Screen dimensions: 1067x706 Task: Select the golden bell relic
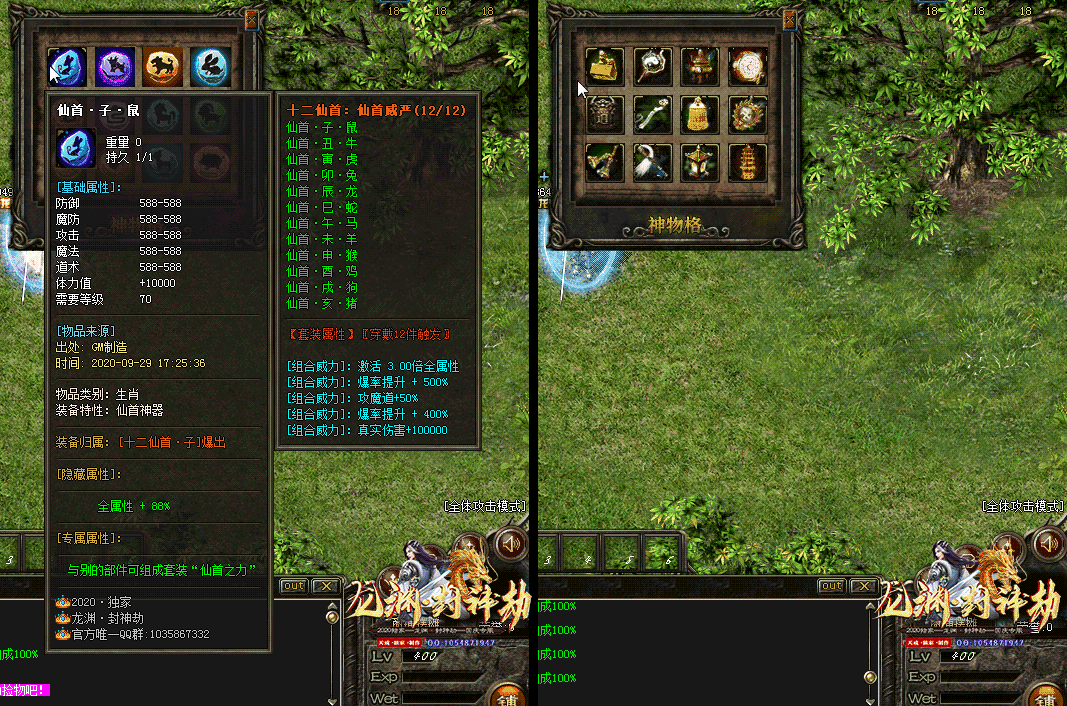point(700,114)
